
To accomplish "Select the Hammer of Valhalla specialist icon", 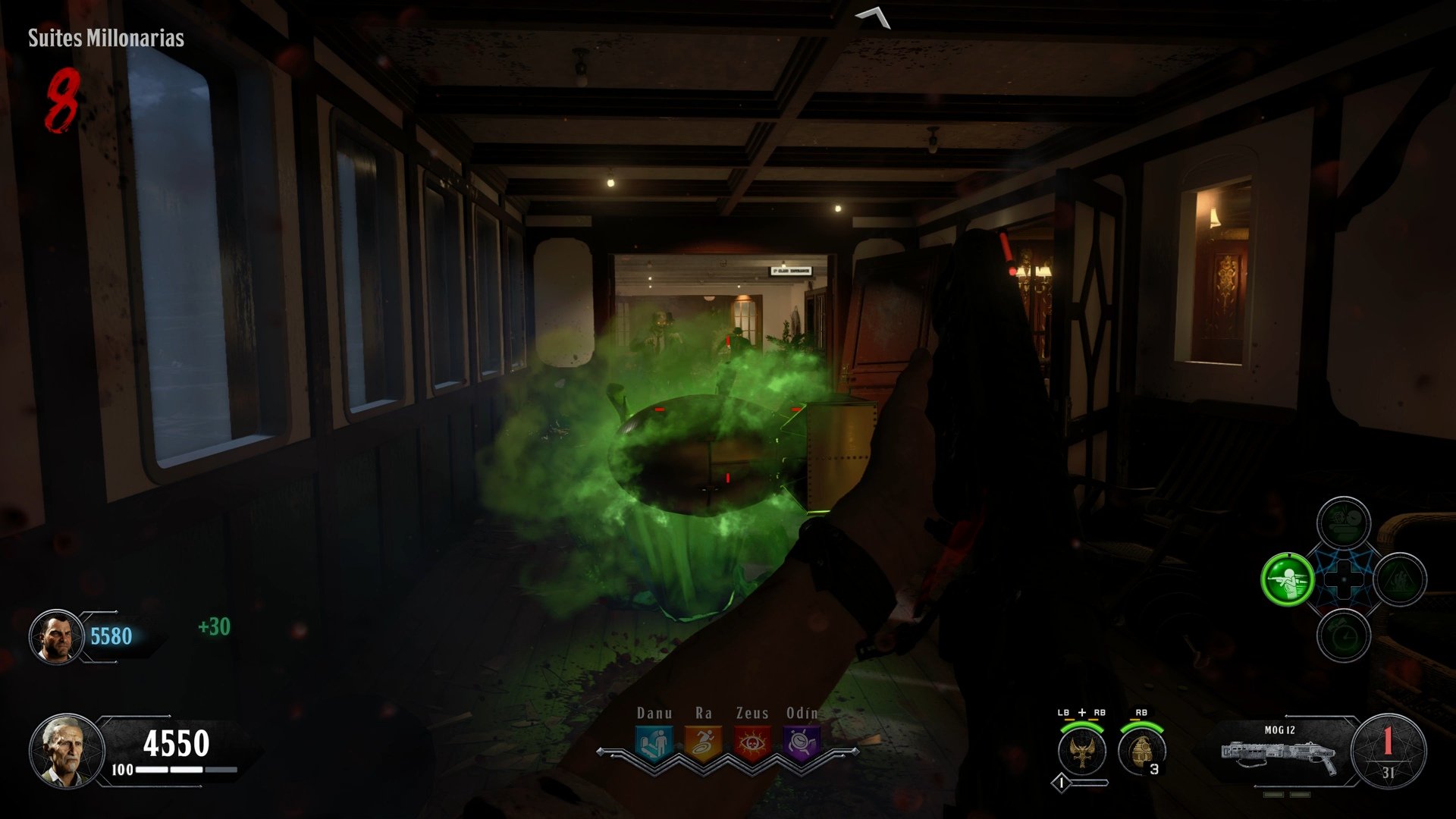I will click(1081, 752).
